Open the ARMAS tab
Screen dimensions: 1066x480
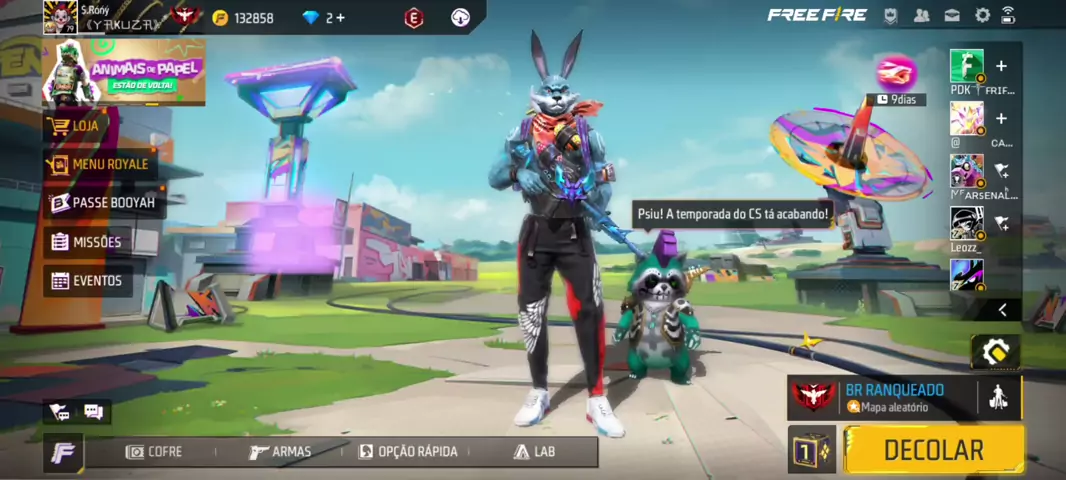(x=280, y=452)
